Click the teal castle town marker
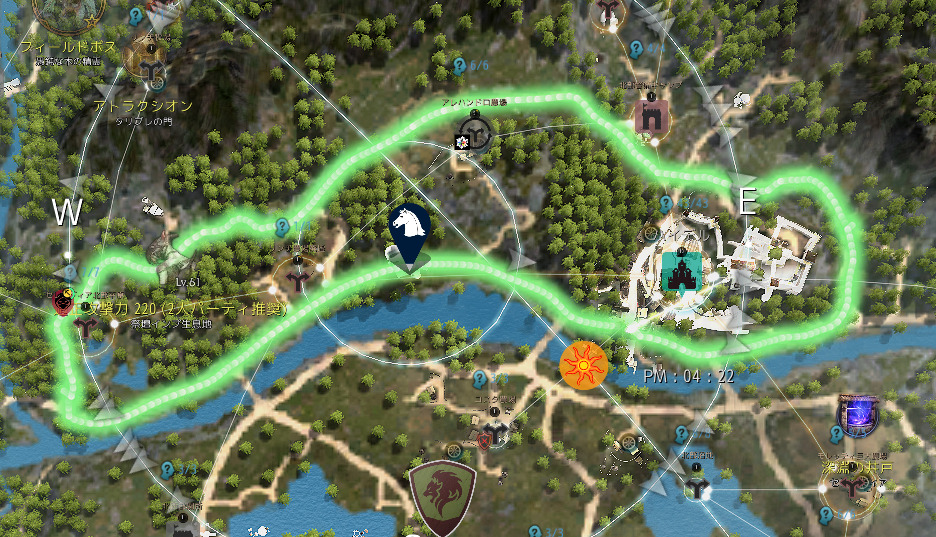 click(x=680, y=270)
